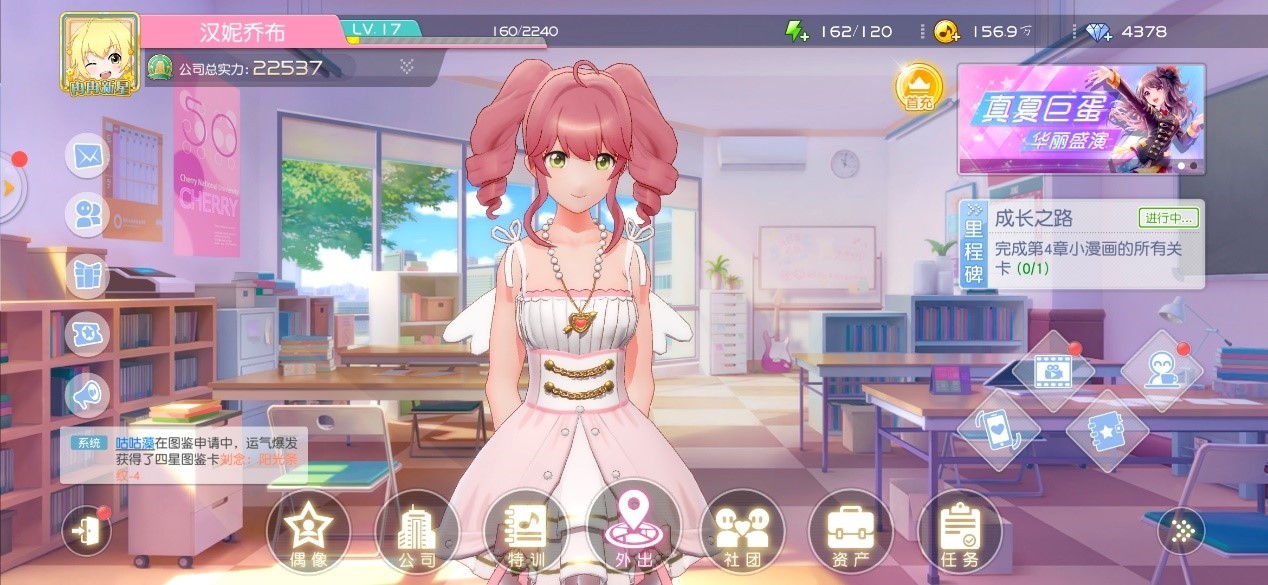
Task: Open the phone with heart icon
Action: (998, 429)
